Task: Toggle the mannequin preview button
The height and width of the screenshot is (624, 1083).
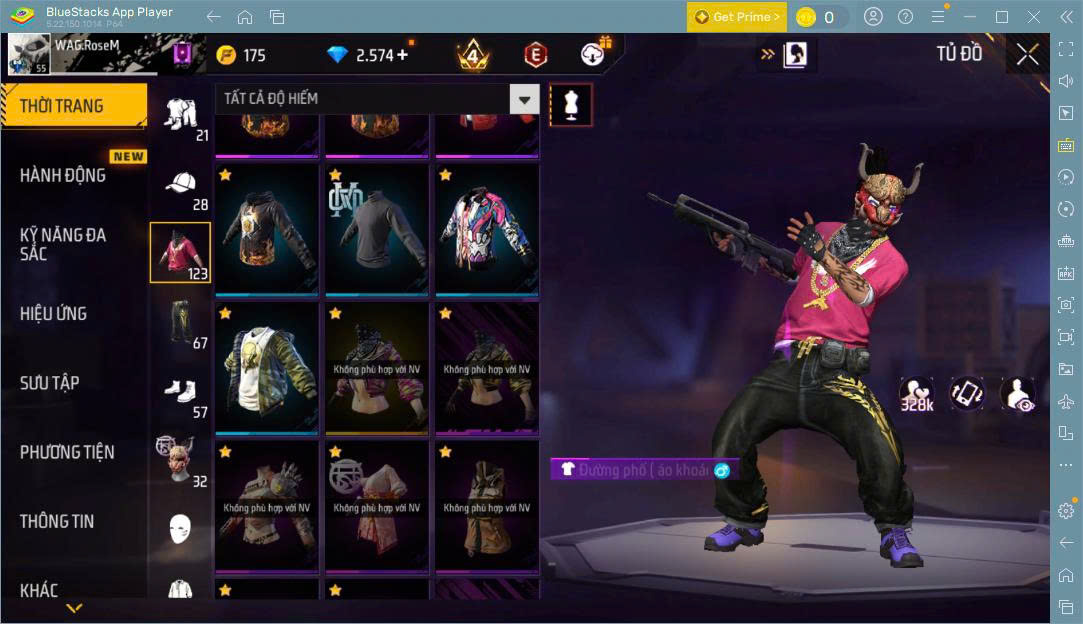Action: pyautogui.click(x=571, y=104)
